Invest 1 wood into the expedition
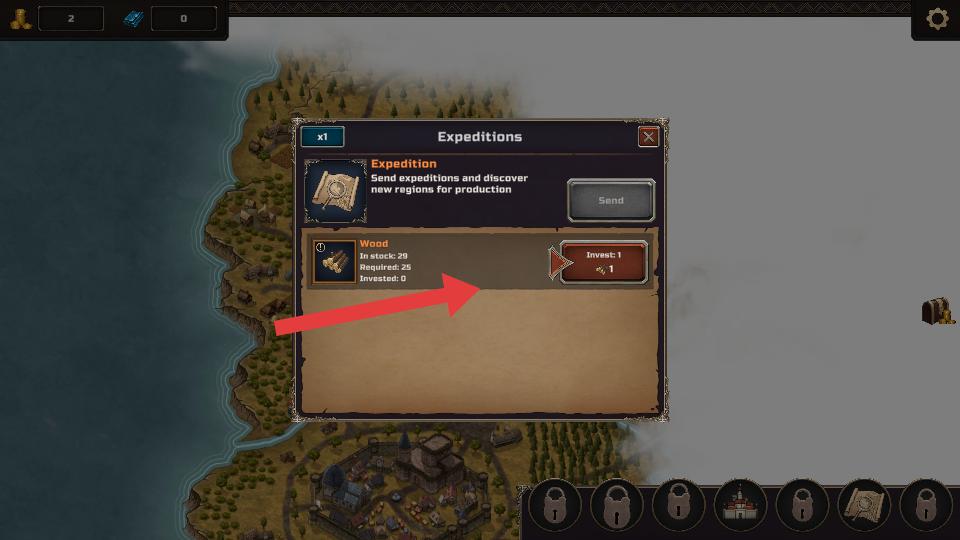This screenshot has width=960, height=540. (x=603, y=262)
